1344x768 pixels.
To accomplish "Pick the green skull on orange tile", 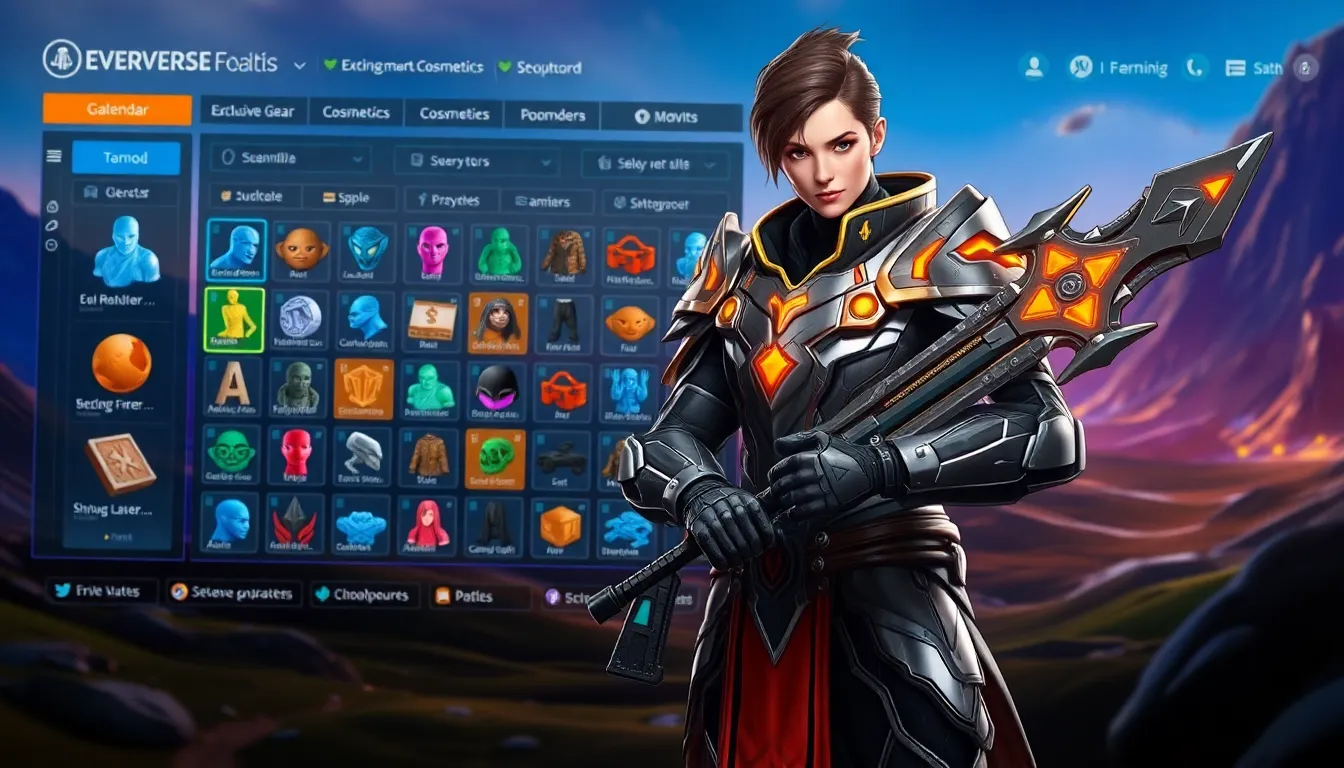I will (x=495, y=458).
